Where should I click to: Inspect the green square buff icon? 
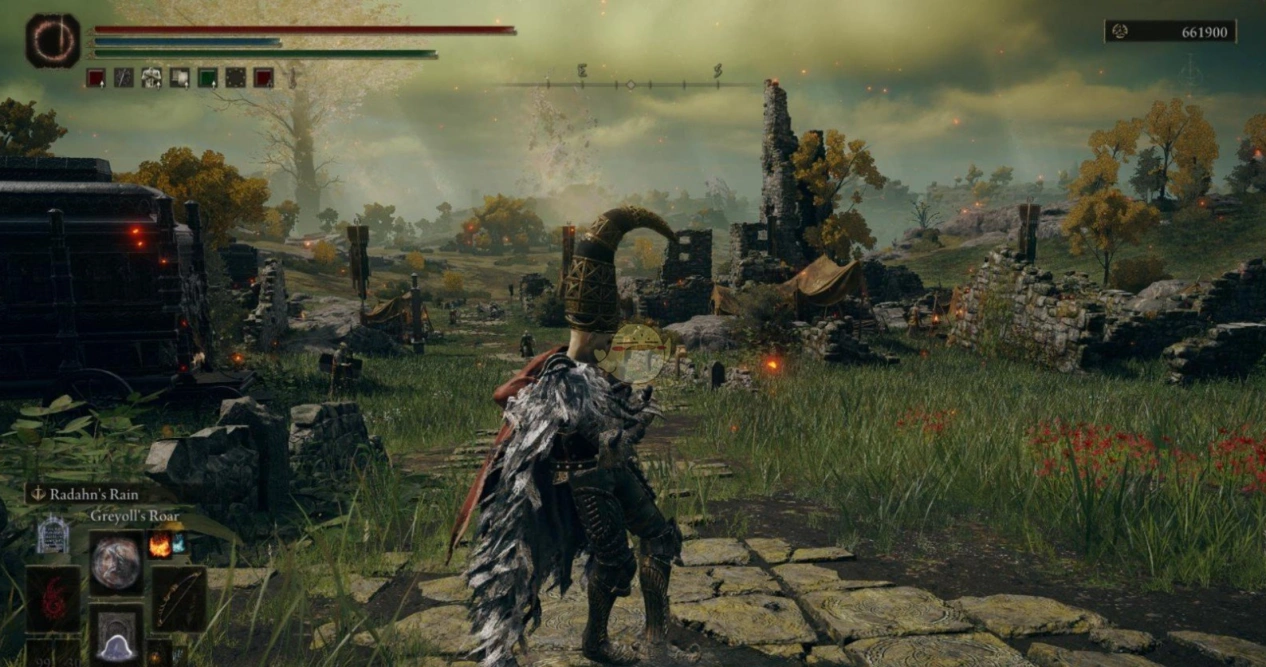click(207, 78)
